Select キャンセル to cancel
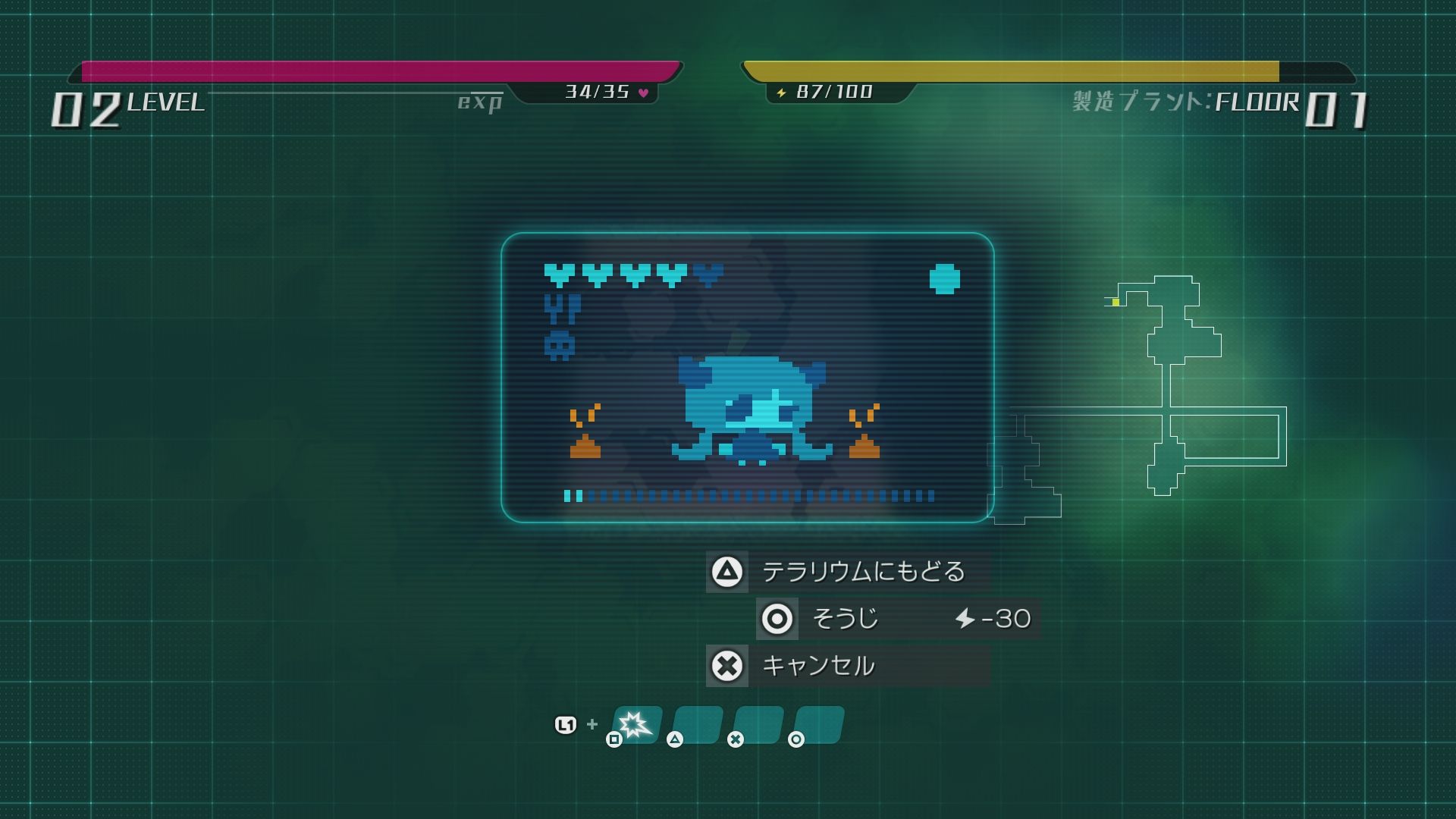Viewport: 1456px width, 819px height. [x=848, y=666]
